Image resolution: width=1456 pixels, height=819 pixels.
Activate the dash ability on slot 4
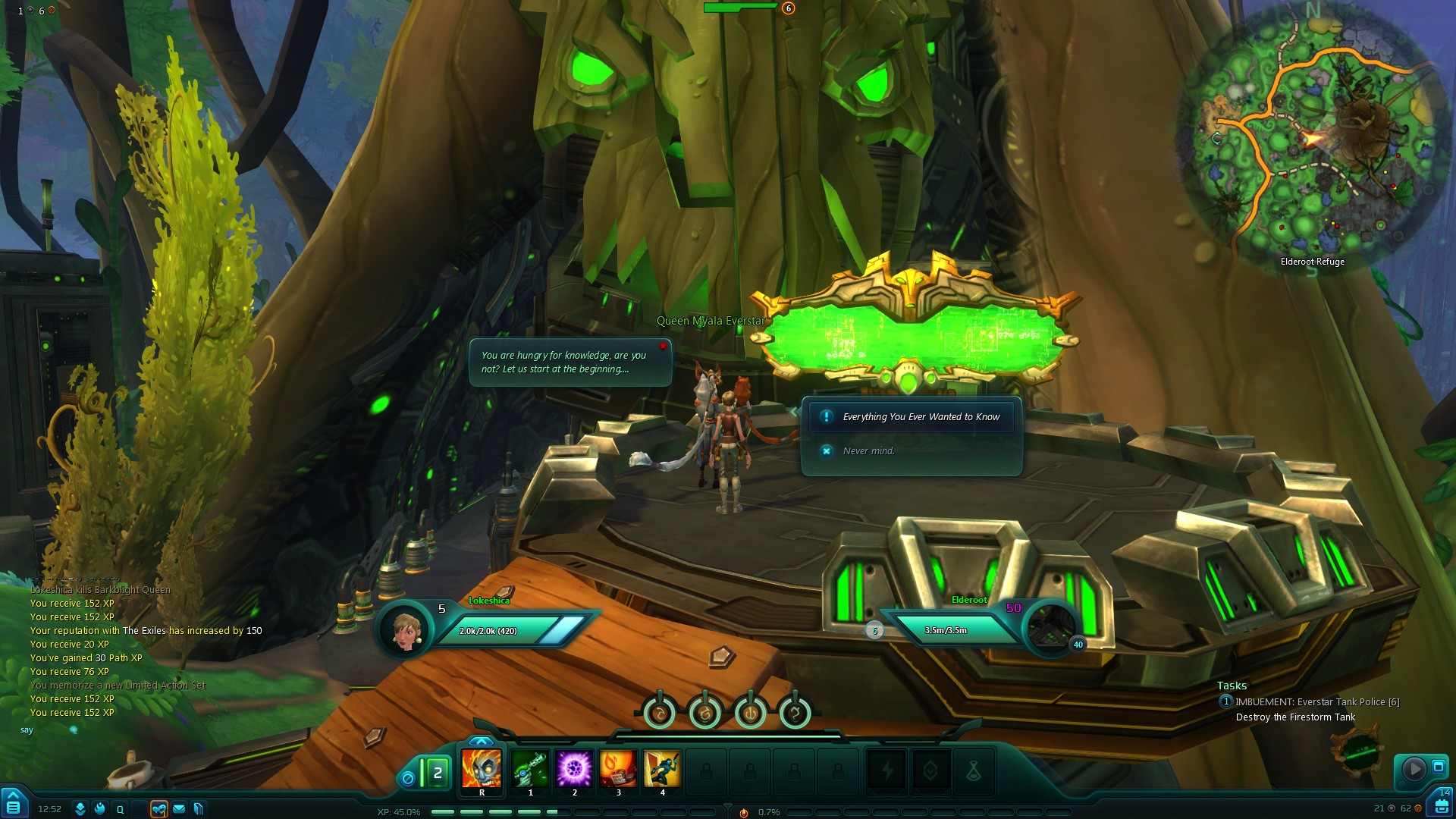click(x=662, y=769)
